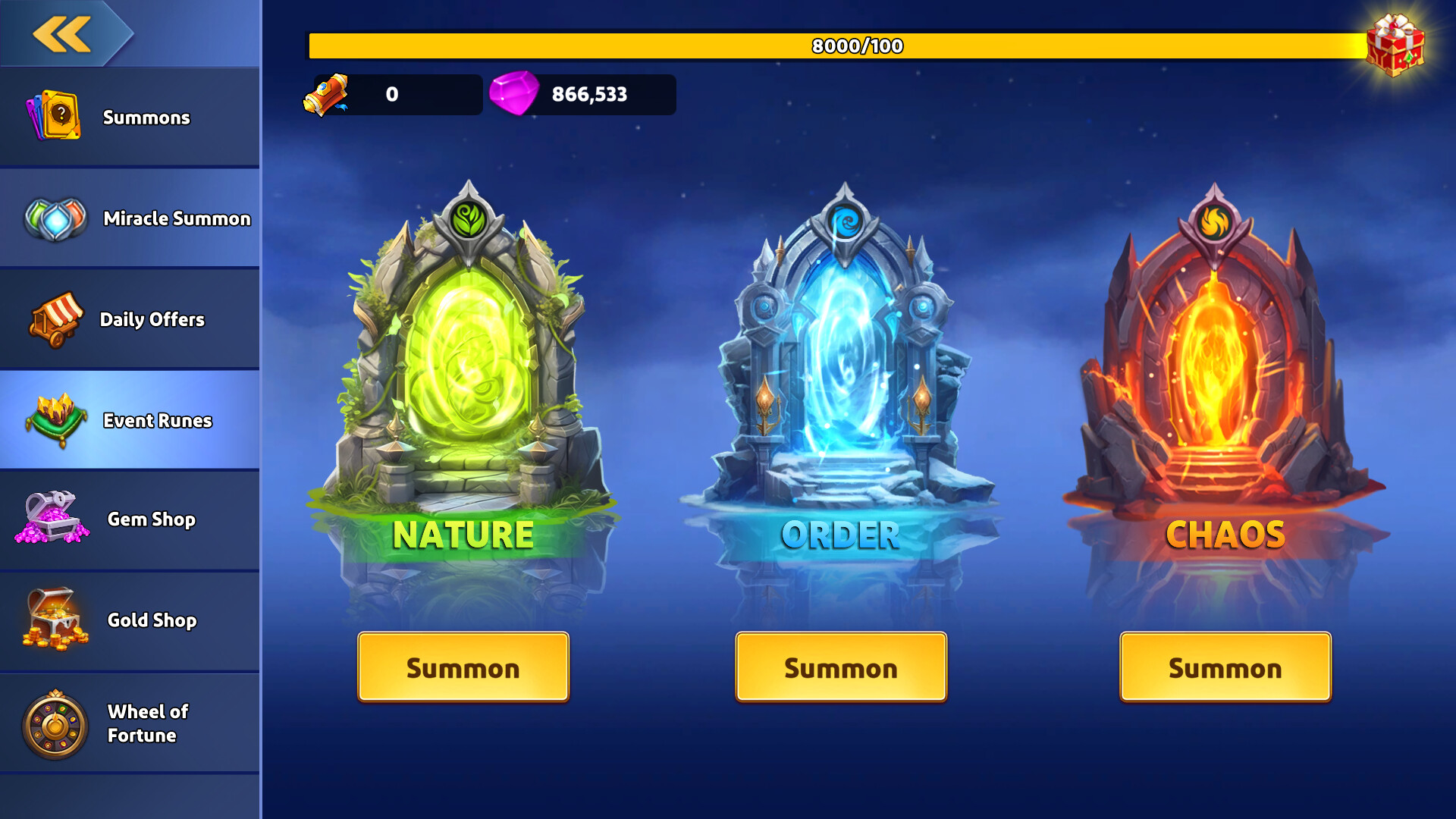Select the Gem Shop treasure icon

point(53,519)
